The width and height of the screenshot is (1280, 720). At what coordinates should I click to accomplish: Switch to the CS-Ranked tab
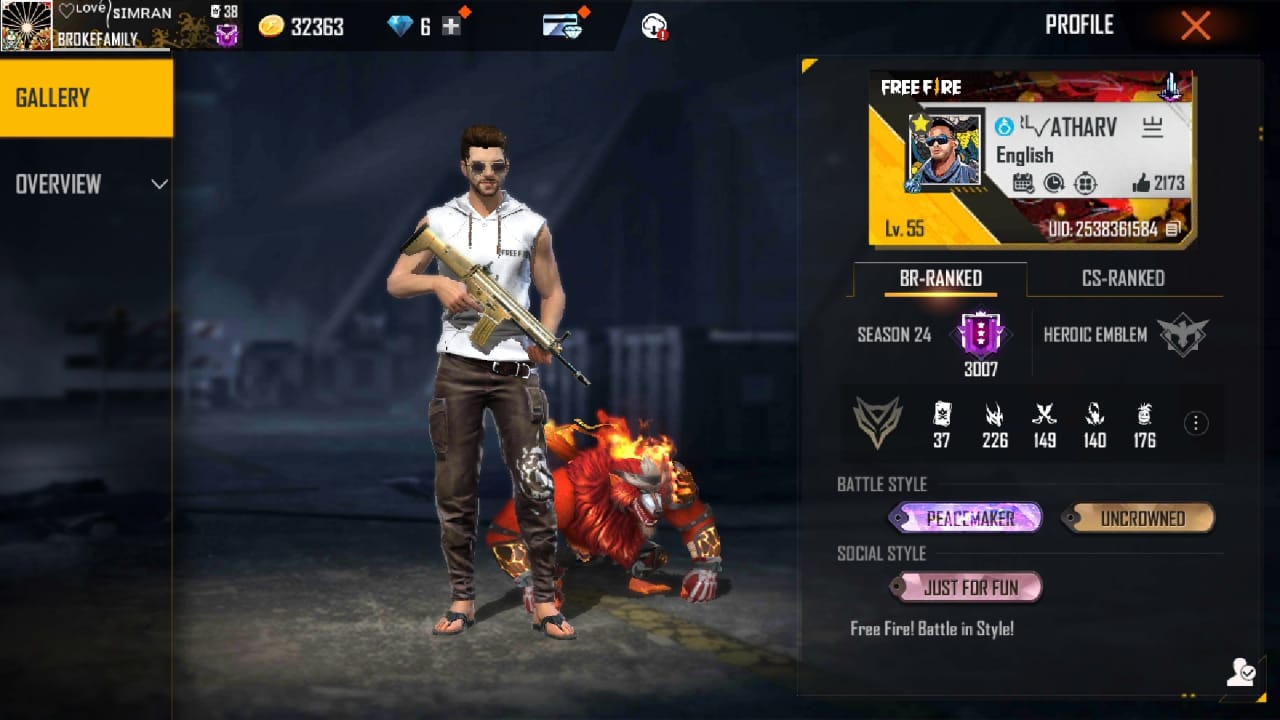tap(1123, 279)
